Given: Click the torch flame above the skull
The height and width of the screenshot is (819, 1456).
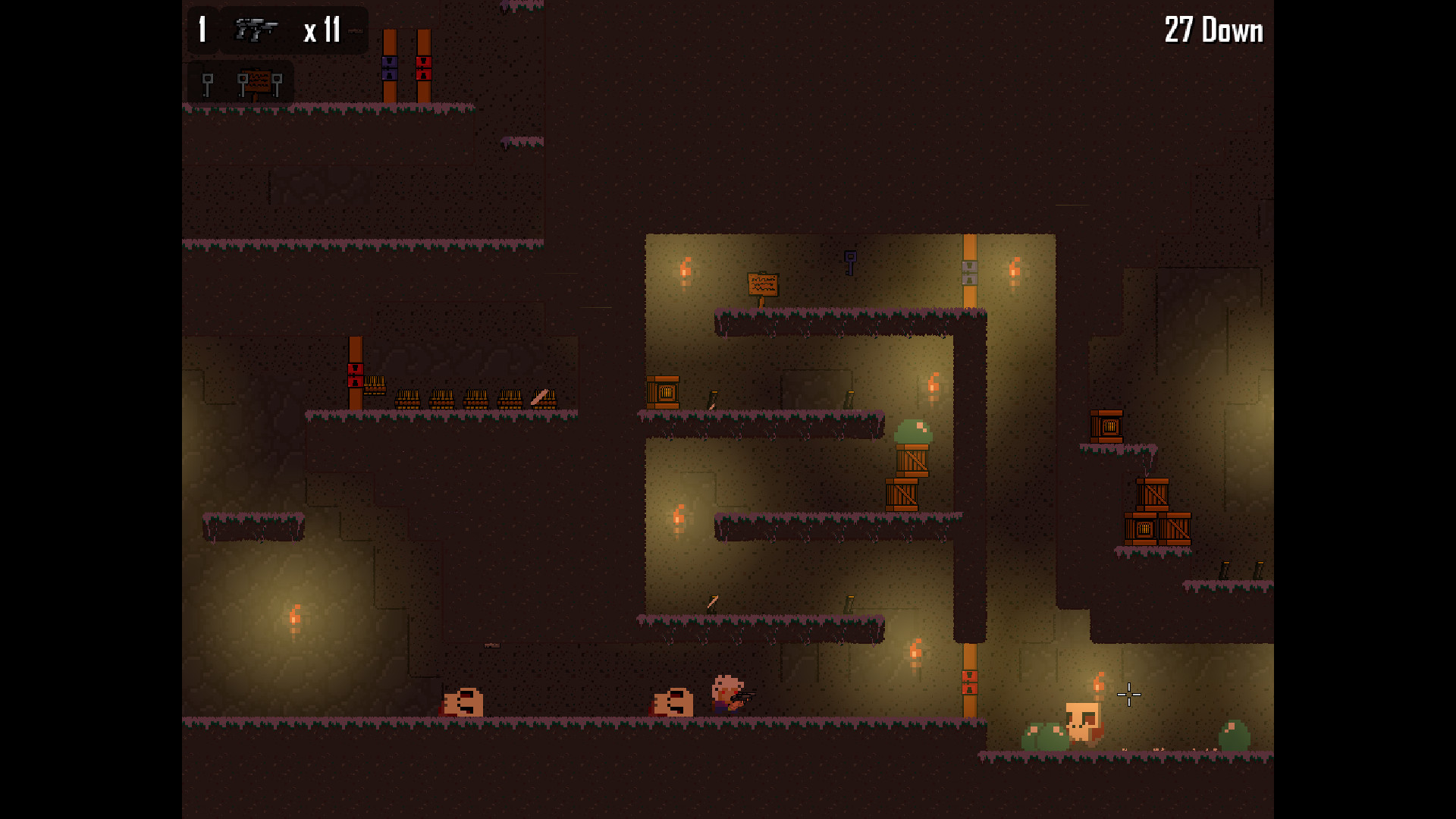Looking at the screenshot, I should tap(1097, 681).
